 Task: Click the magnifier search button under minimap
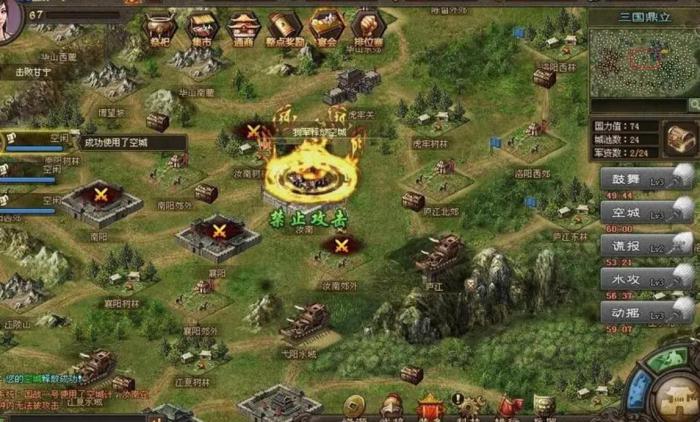692,105
